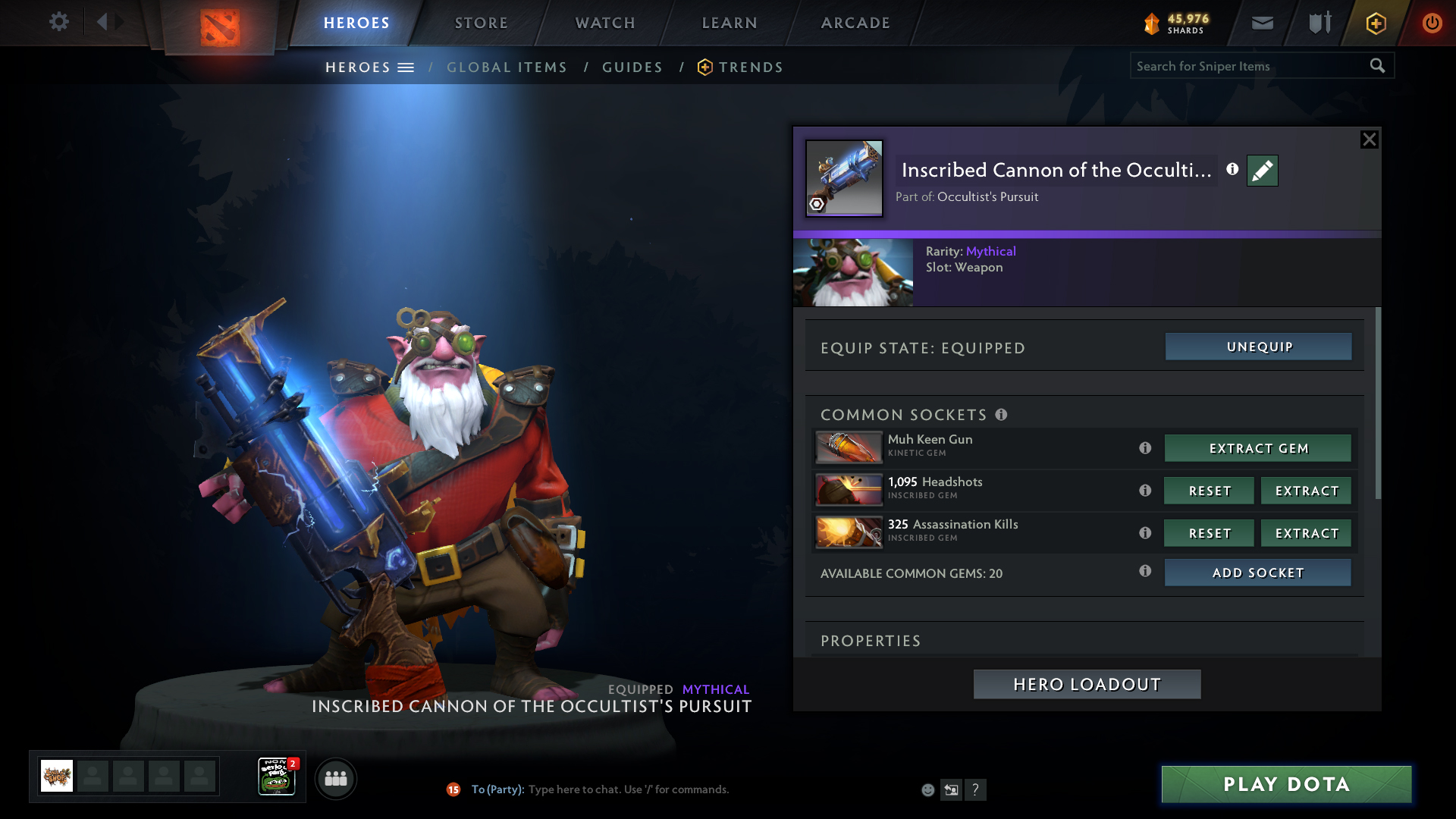The image size is (1456, 819).
Task: Close the item details panel
Action: coord(1369,140)
